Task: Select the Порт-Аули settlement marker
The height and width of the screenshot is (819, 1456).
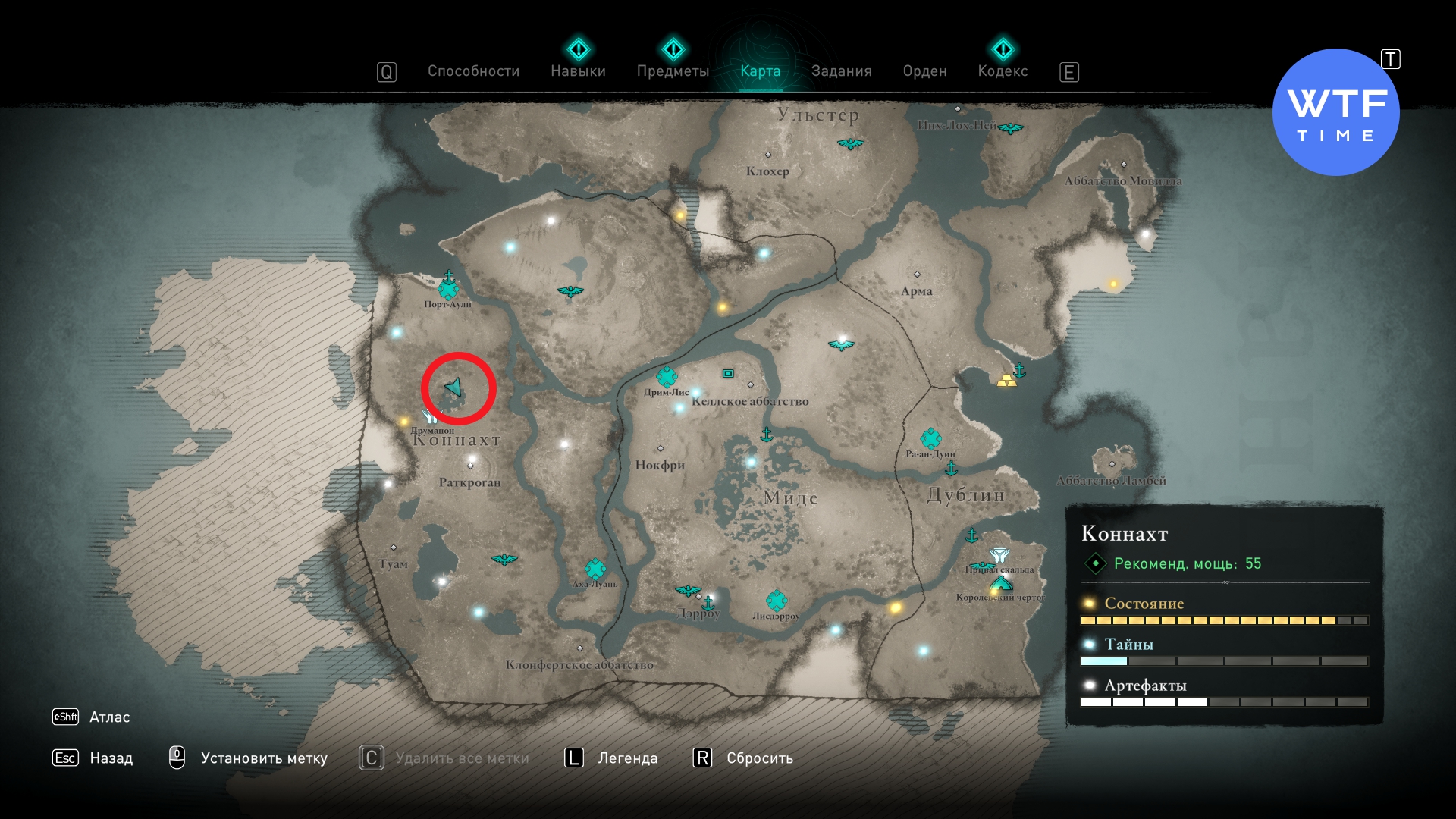Action: click(448, 289)
